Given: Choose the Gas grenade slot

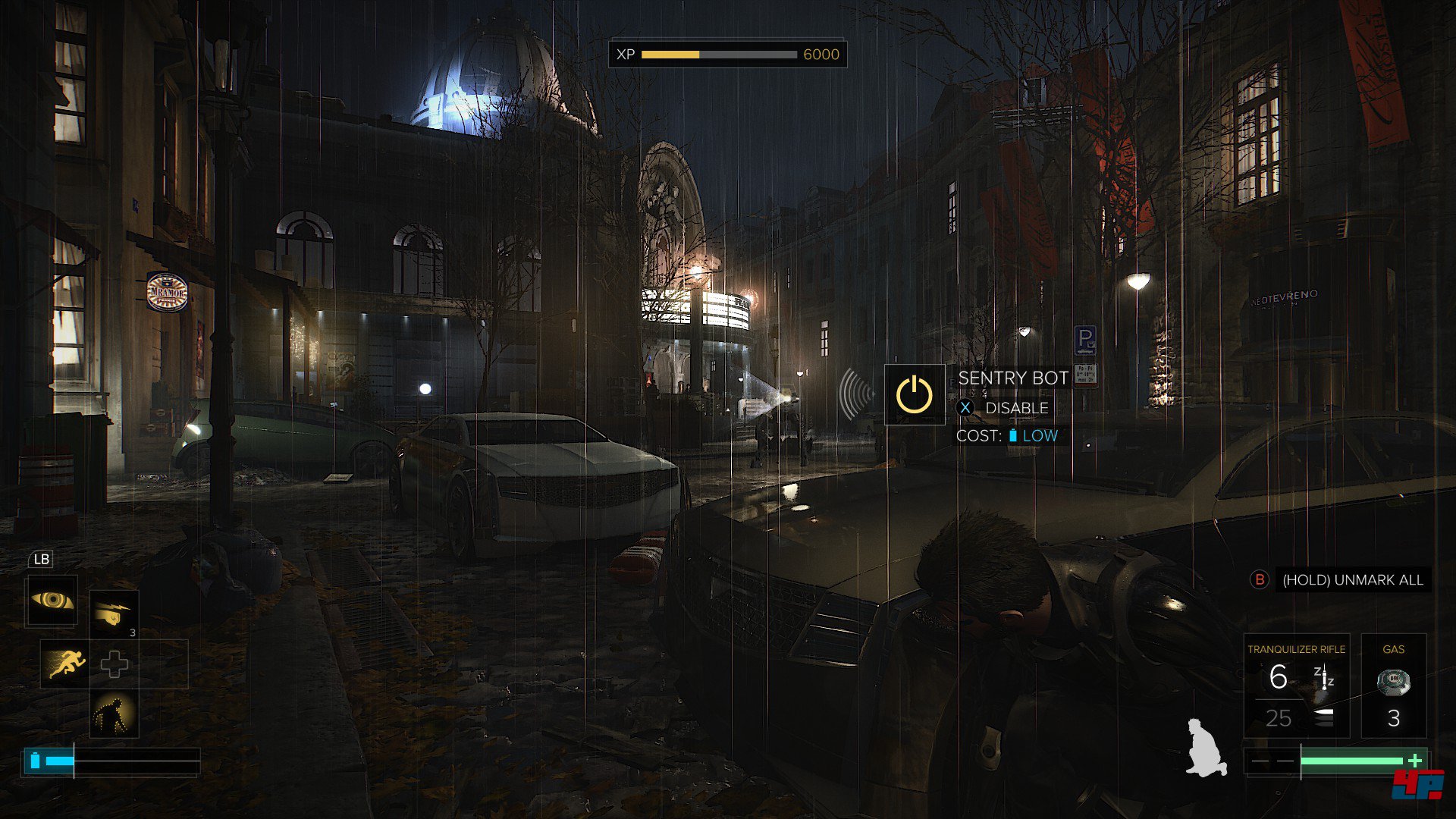Looking at the screenshot, I should [x=1393, y=686].
